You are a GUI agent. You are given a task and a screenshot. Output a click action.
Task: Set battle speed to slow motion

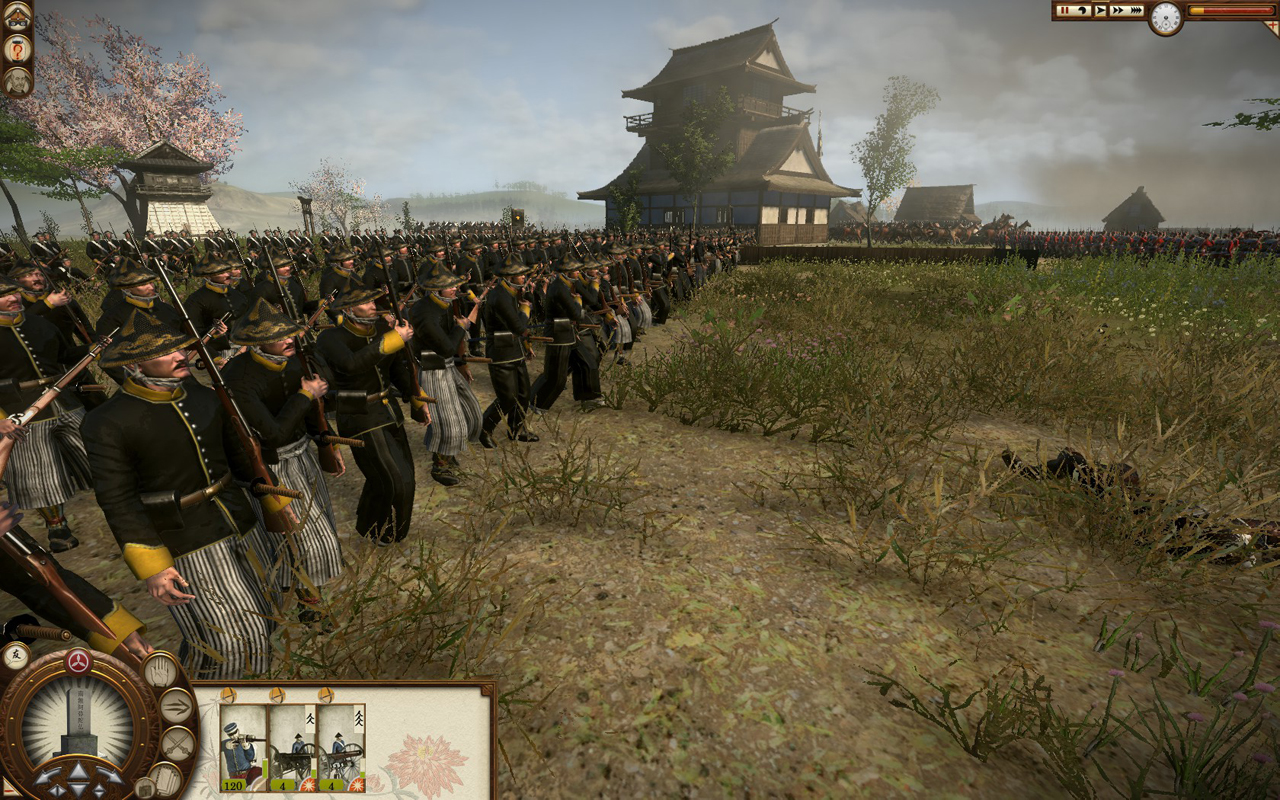1083,10
